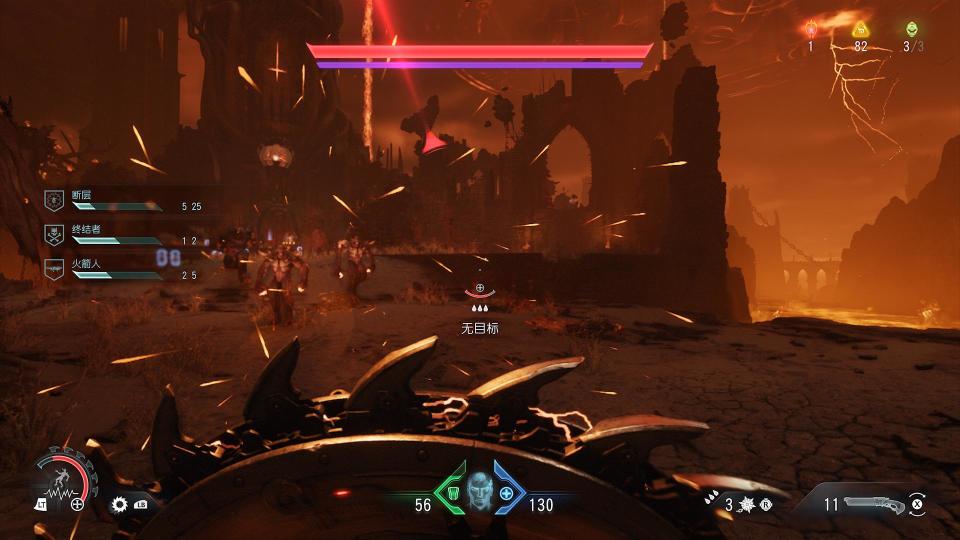
Task: Select the 断层 challenge tracker badge
Action: [54, 201]
